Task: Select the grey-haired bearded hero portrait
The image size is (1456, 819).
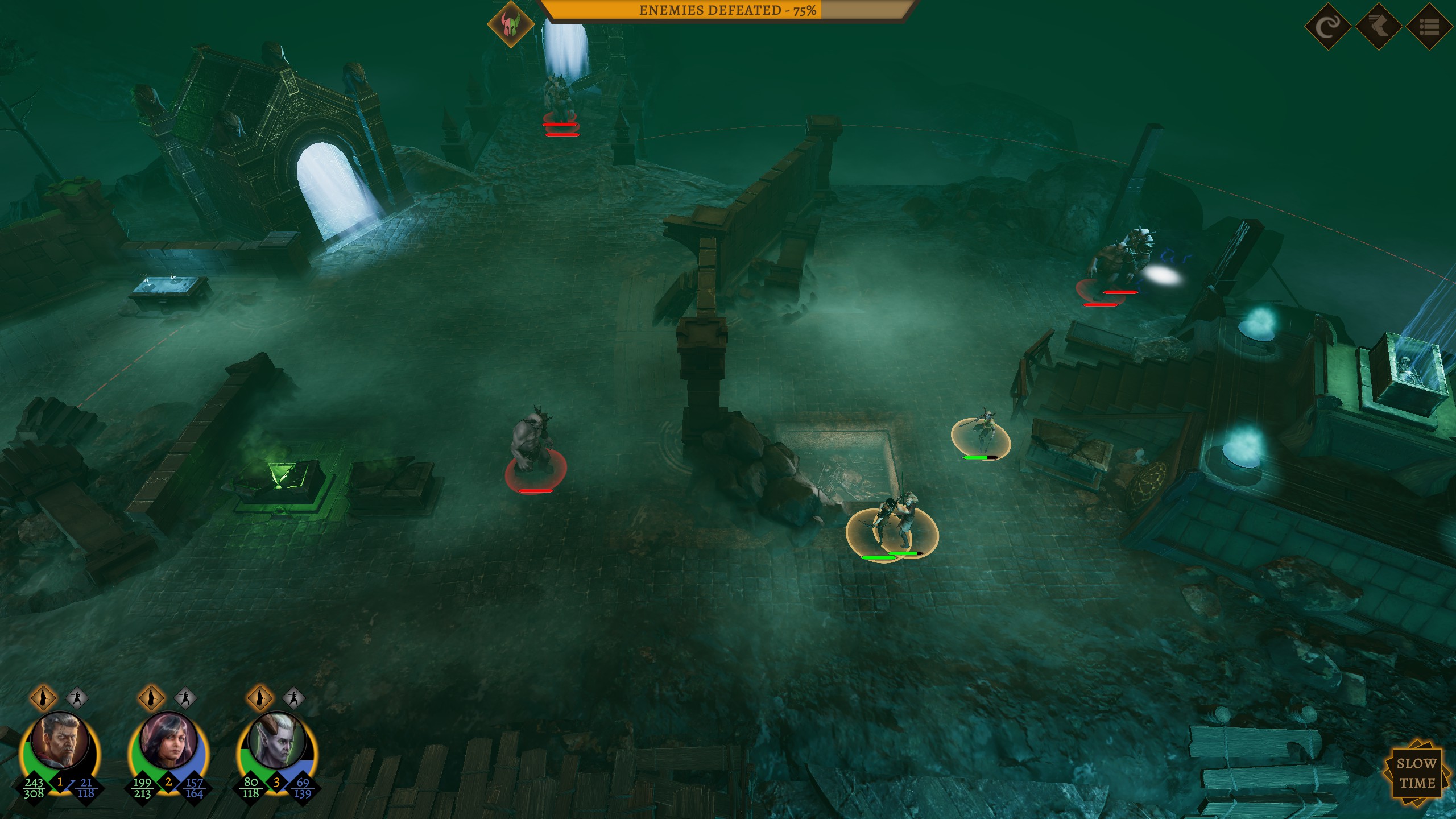Action: 60,741
